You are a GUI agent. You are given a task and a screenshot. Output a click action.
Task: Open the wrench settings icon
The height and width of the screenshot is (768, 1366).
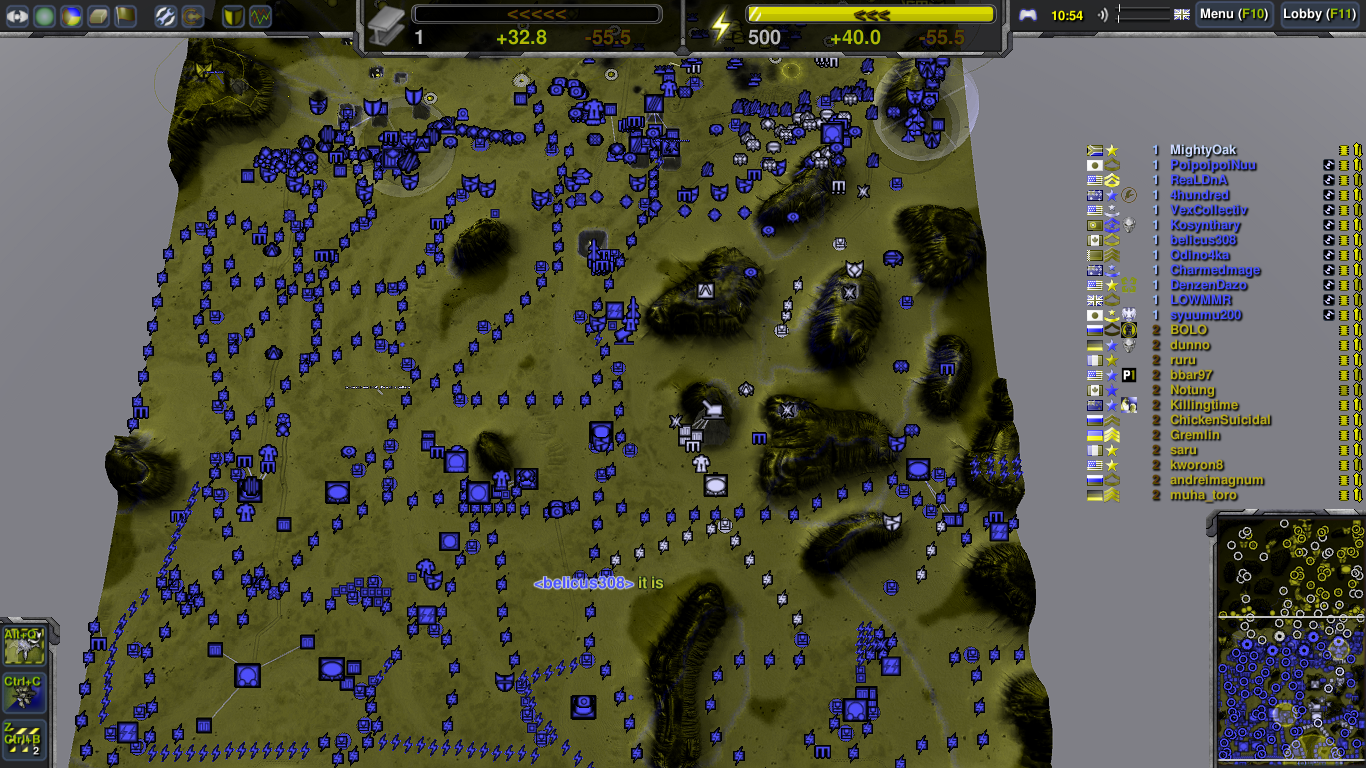tap(164, 16)
